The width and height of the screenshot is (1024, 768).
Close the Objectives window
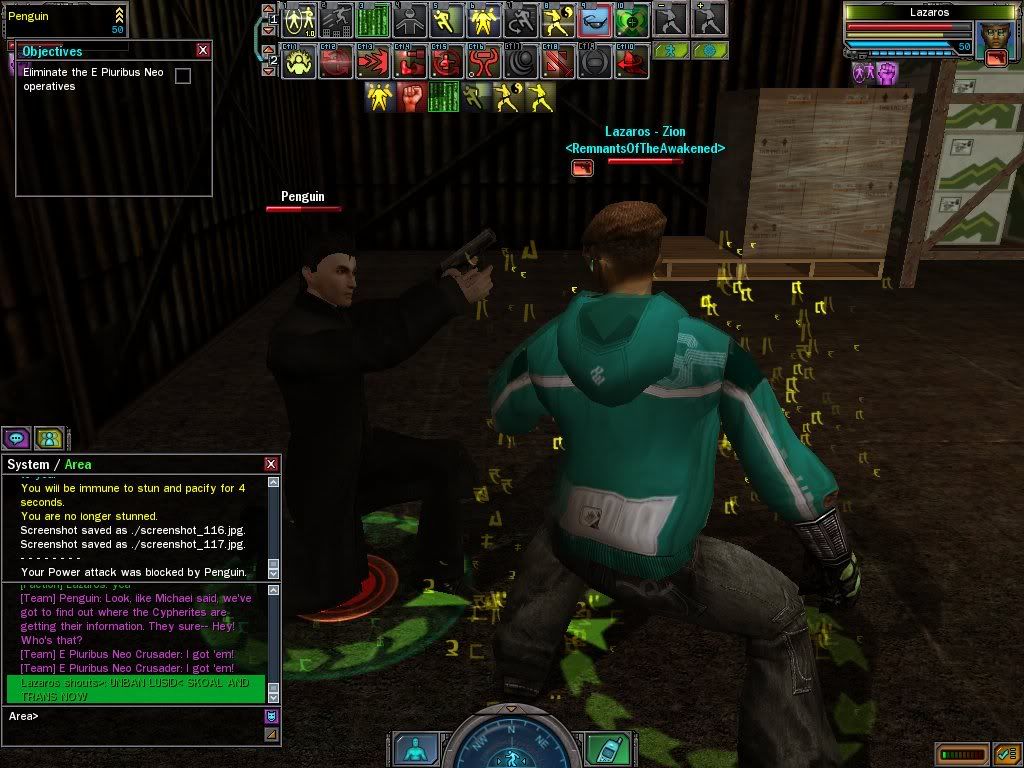pos(203,50)
